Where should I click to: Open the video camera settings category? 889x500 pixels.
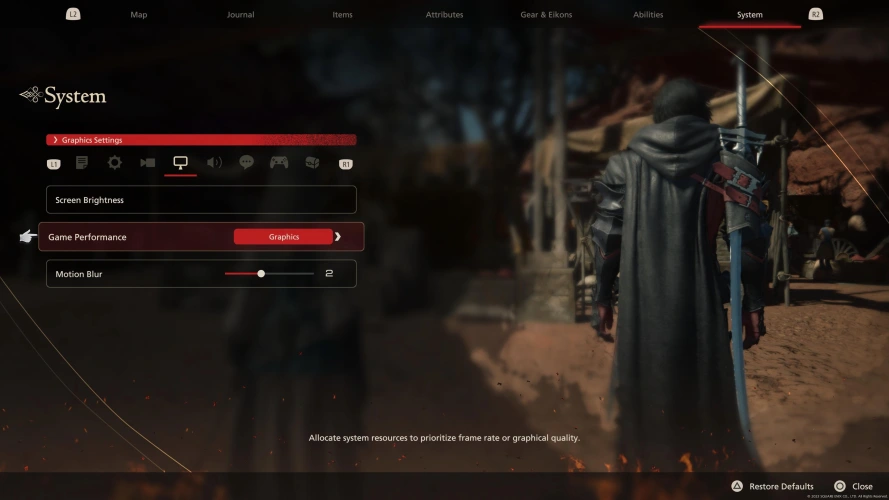(148, 162)
